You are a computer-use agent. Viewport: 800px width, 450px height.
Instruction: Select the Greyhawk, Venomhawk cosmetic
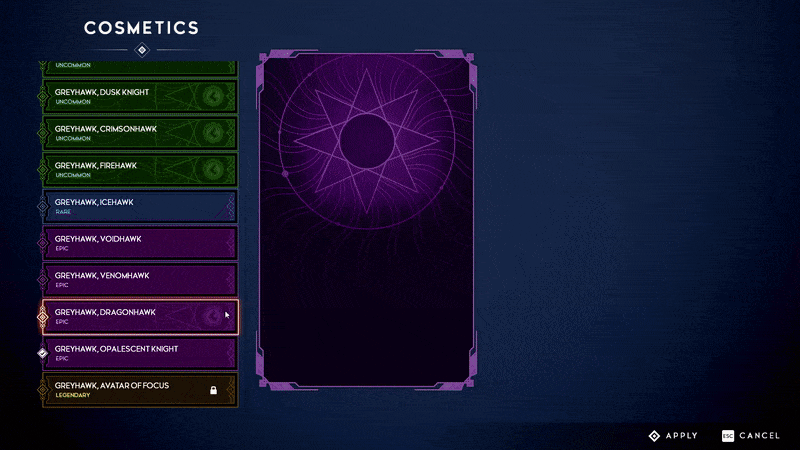139,279
